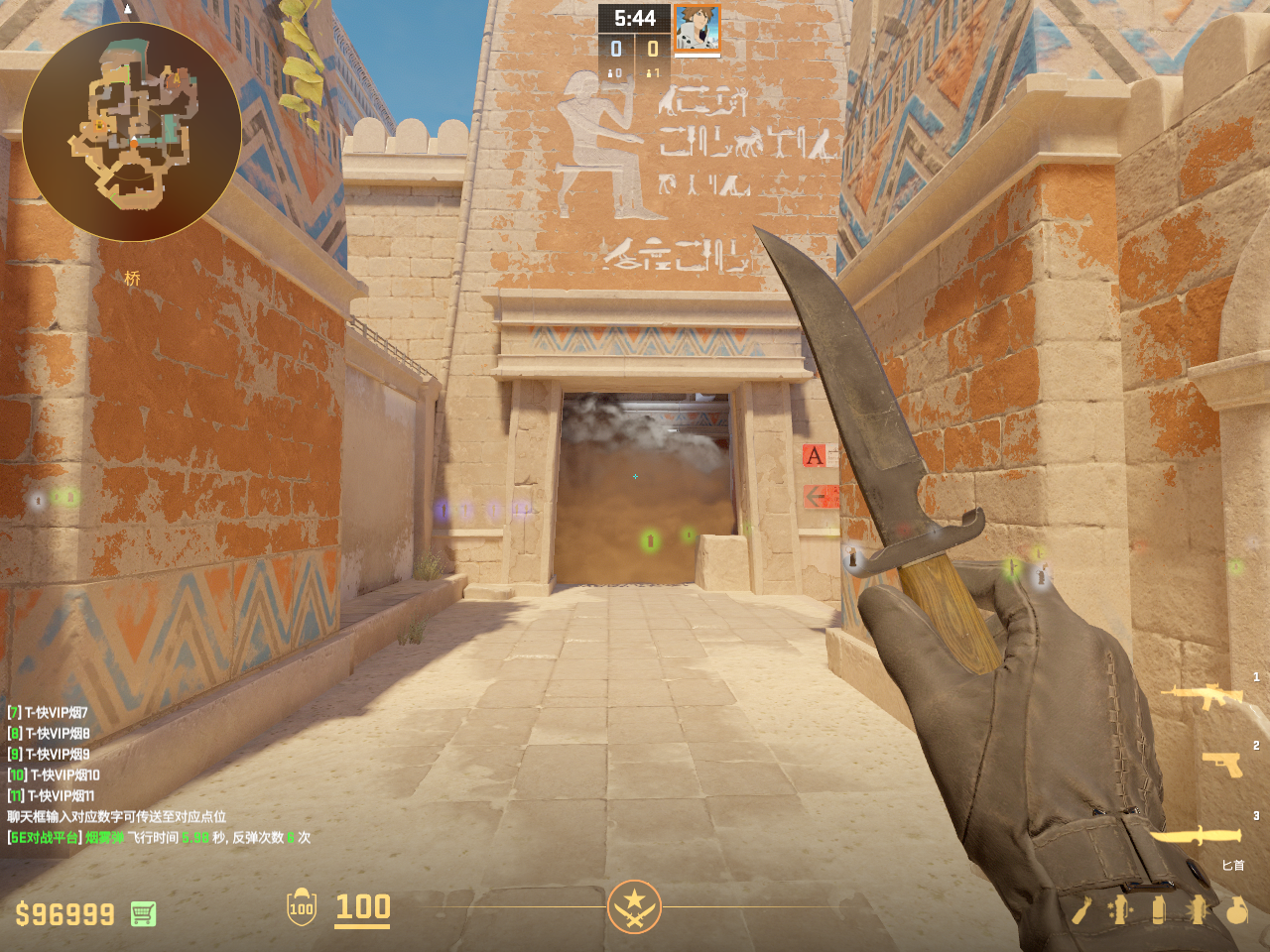Select the round frag grenade icon

[x=1236, y=909]
